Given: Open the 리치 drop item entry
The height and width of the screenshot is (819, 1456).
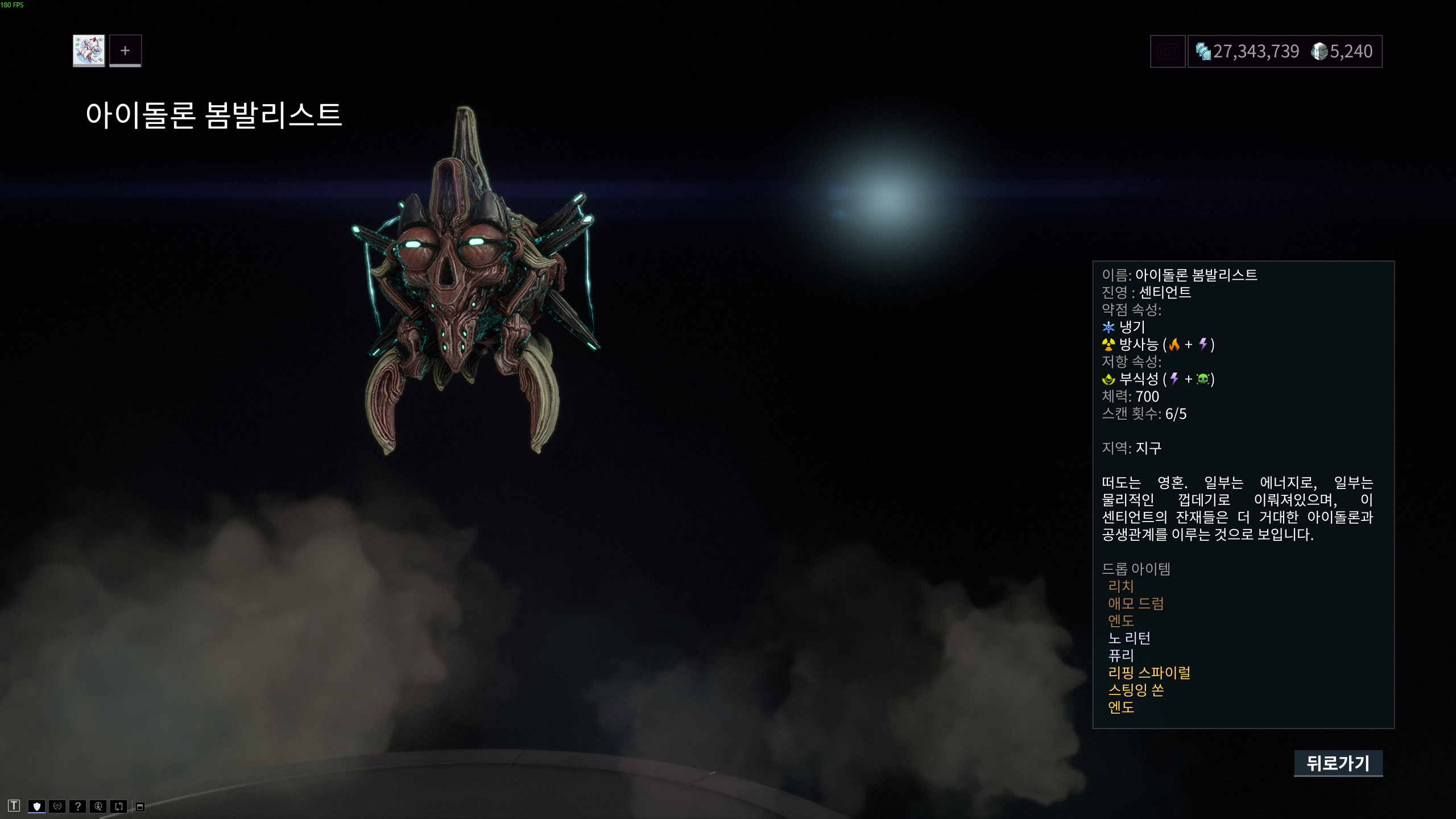Looking at the screenshot, I should click(x=1121, y=586).
